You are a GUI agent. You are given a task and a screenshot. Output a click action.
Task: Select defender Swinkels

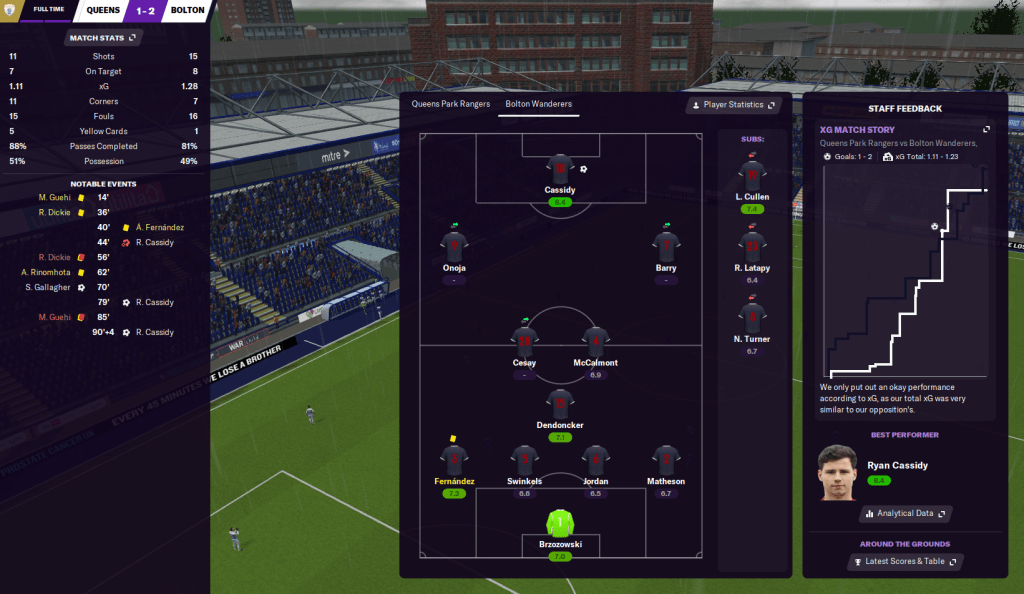point(525,461)
